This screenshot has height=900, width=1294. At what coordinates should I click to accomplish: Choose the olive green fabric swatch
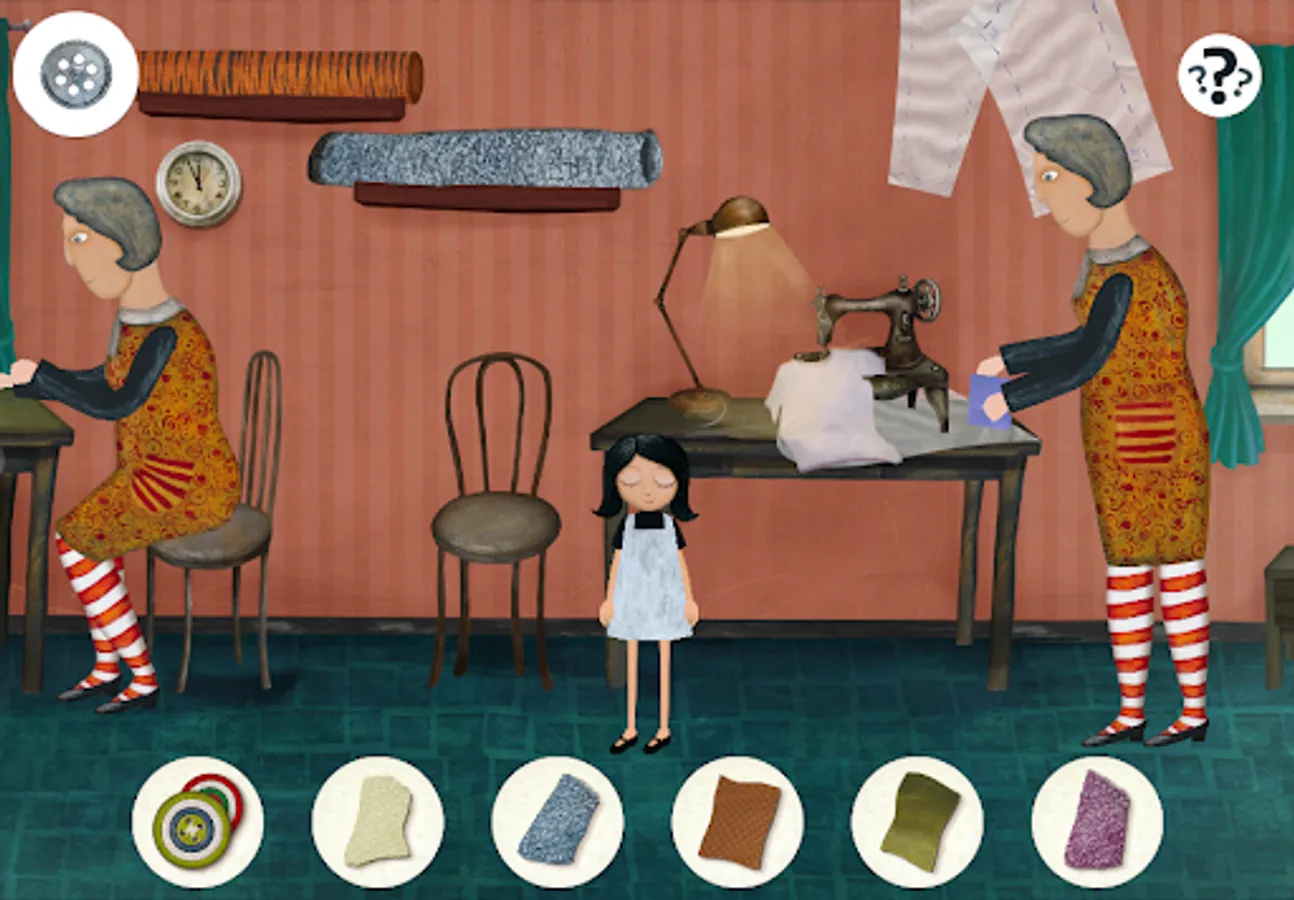point(918,818)
